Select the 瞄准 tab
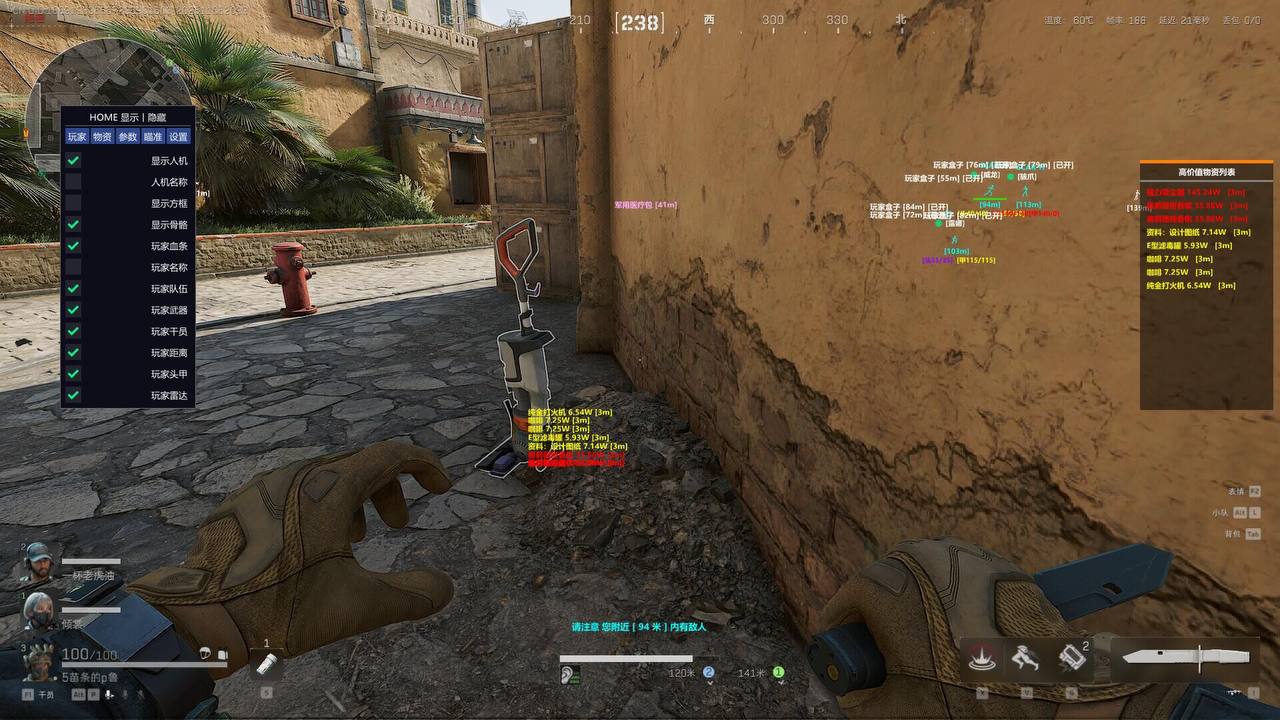Image resolution: width=1280 pixels, height=720 pixels. (153, 137)
